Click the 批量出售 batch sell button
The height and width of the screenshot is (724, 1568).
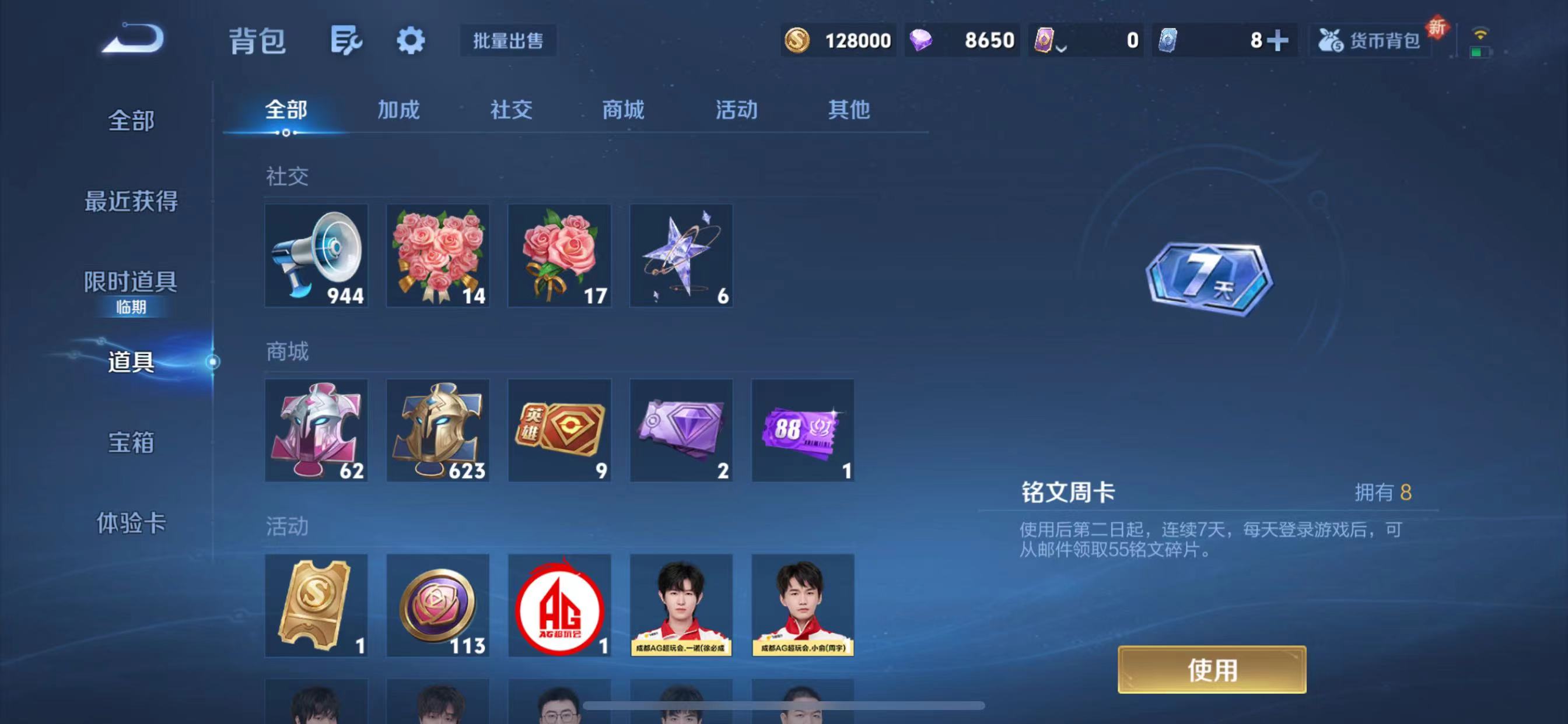(x=508, y=41)
